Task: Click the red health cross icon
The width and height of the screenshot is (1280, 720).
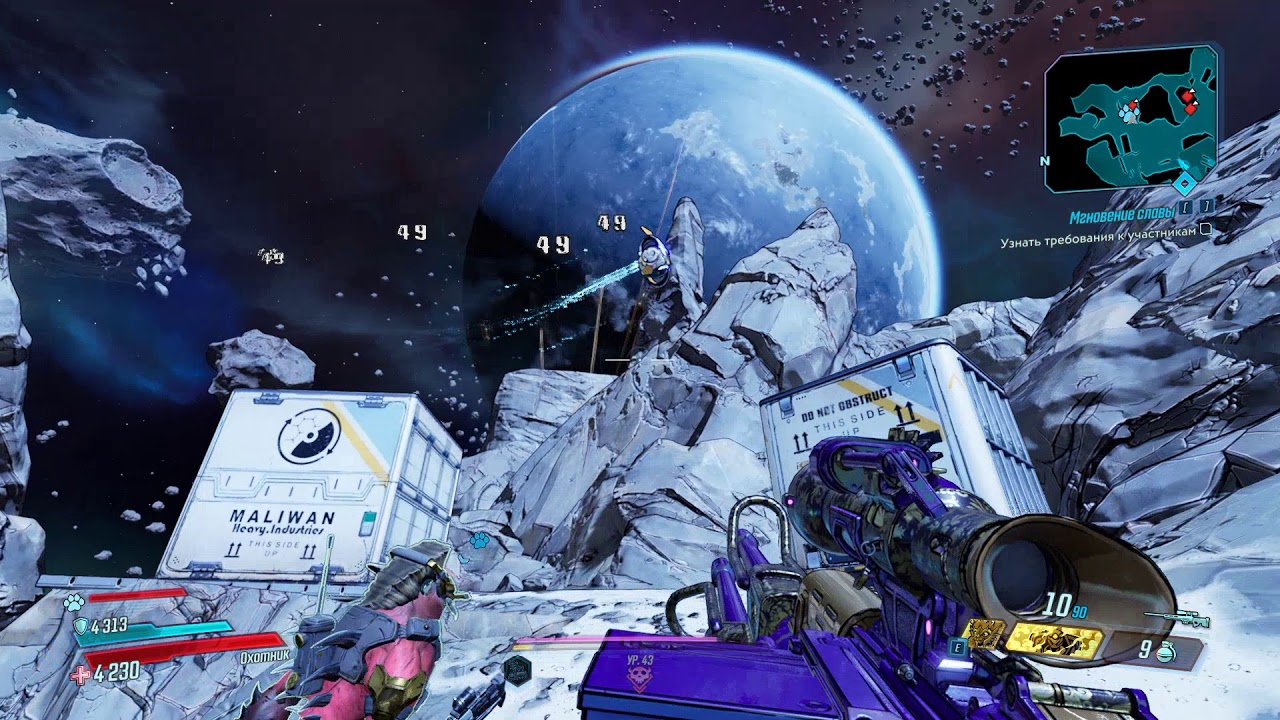Action: [78, 673]
